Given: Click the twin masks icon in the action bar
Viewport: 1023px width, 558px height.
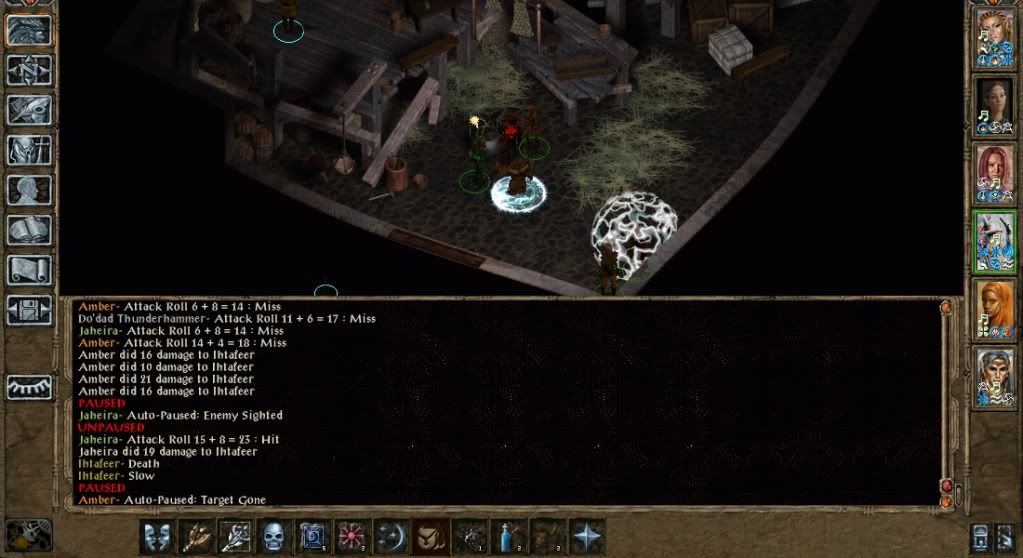Looking at the screenshot, I should pyautogui.click(x=157, y=537).
